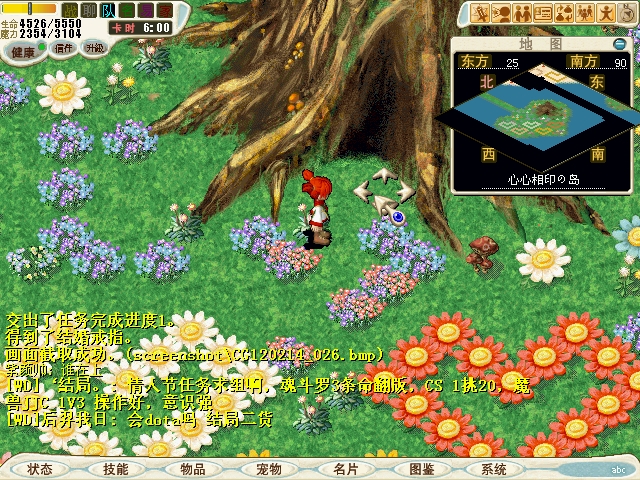Image resolution: width=640 pixels, height=480 pixels.
Task: Toggle the 易 trade mode icon
Action: click(147, 9)
